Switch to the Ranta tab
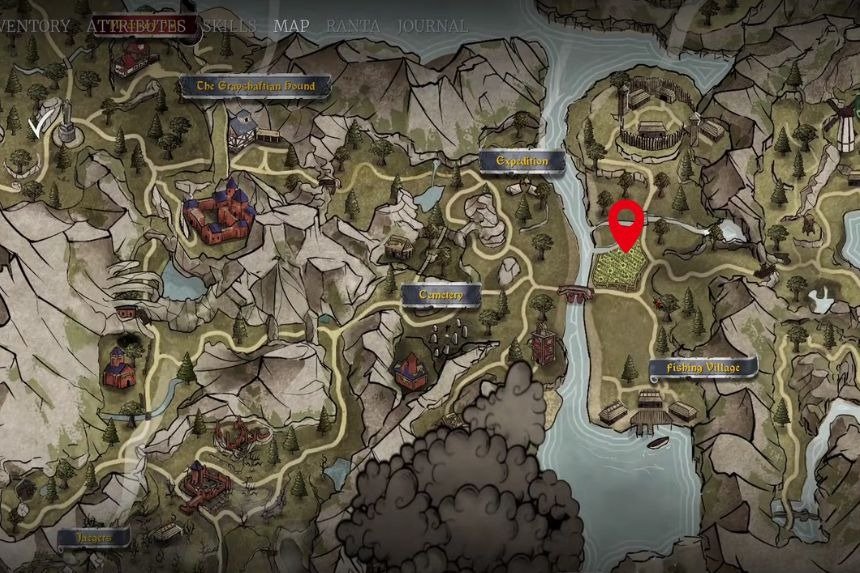 pos(352,26)
